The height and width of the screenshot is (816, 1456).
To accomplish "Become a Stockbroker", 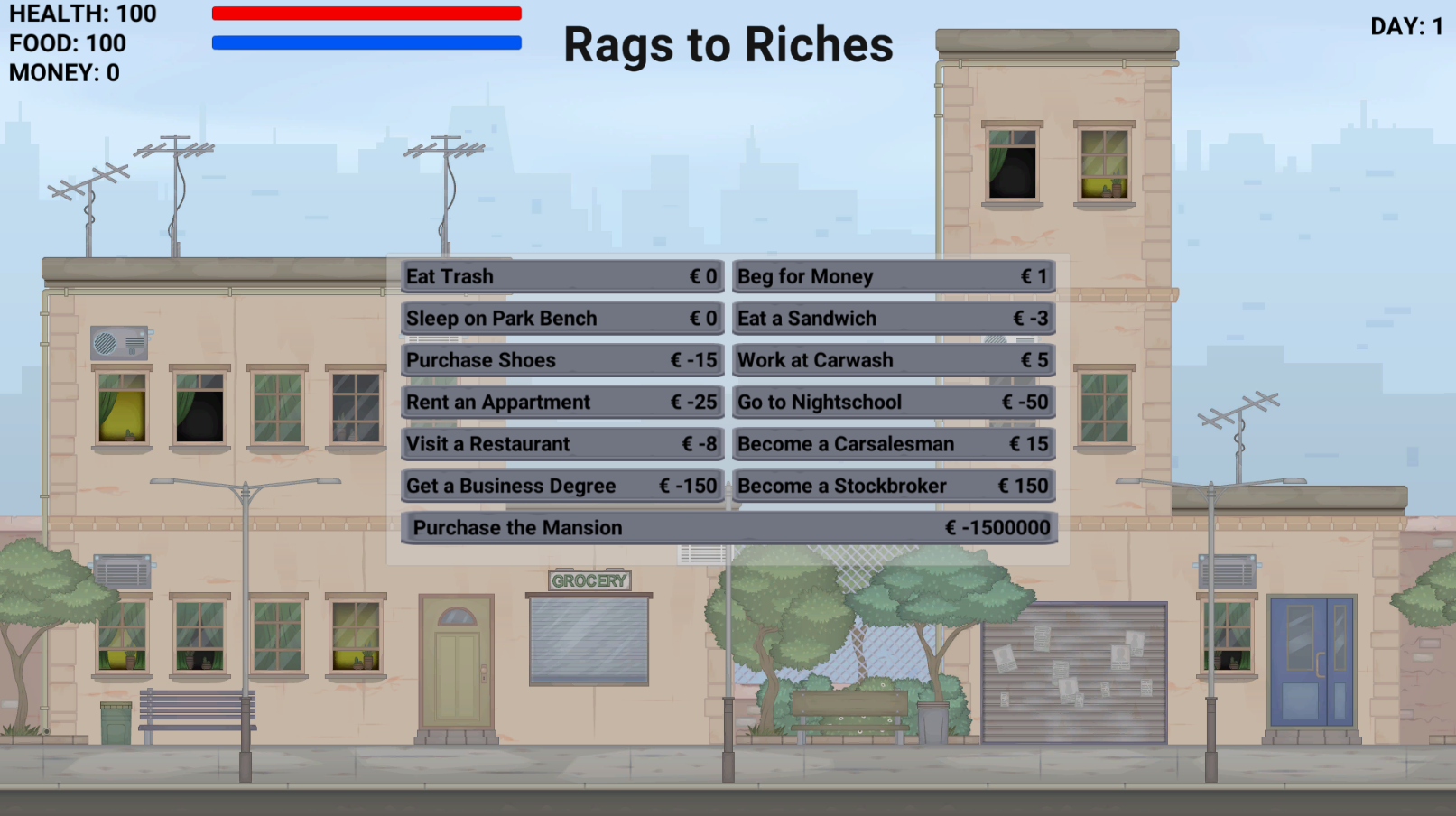I will pos(893,486).
